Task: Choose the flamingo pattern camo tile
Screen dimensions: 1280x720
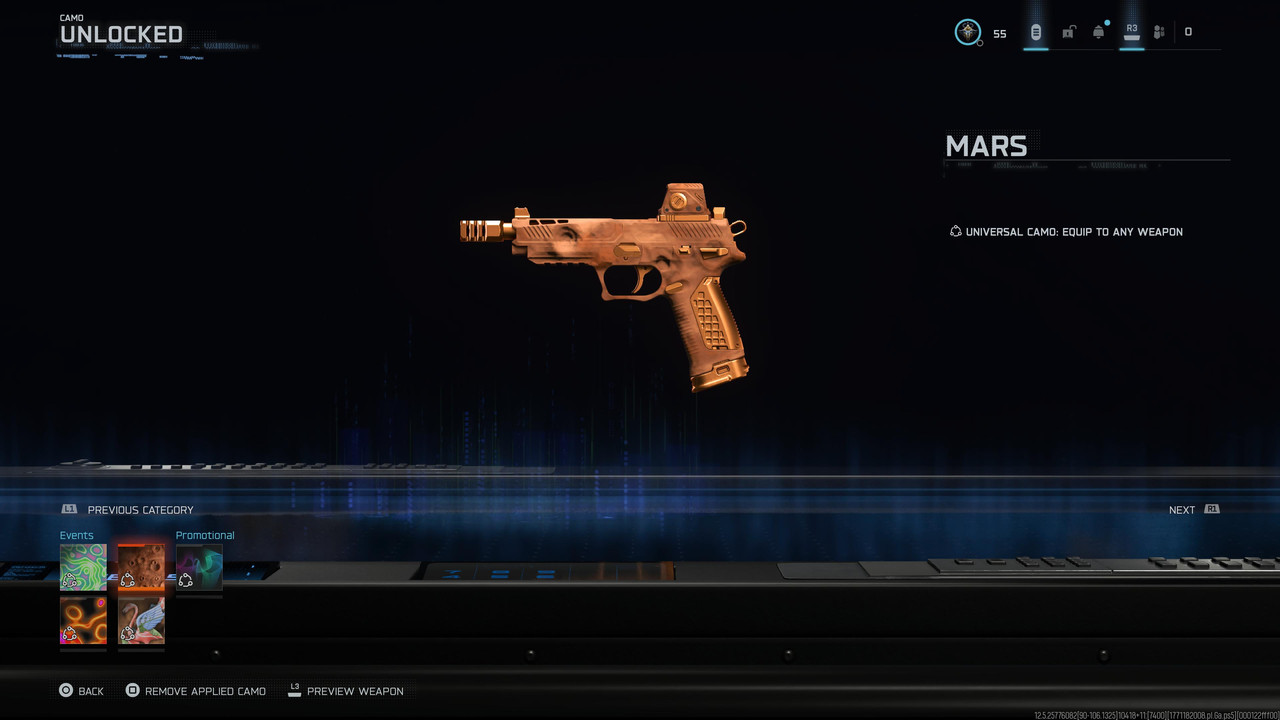Action: pyautogui.click(x=141, y=621)
